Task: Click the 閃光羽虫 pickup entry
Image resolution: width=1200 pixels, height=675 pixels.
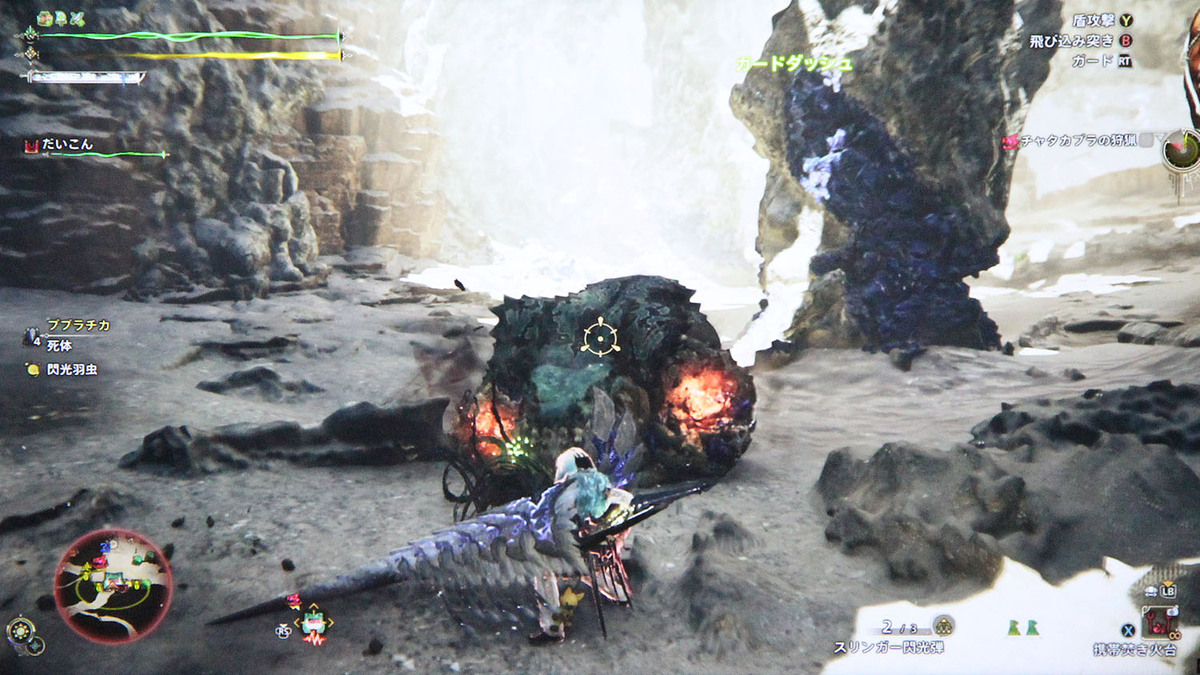Action: pos(68,369)
